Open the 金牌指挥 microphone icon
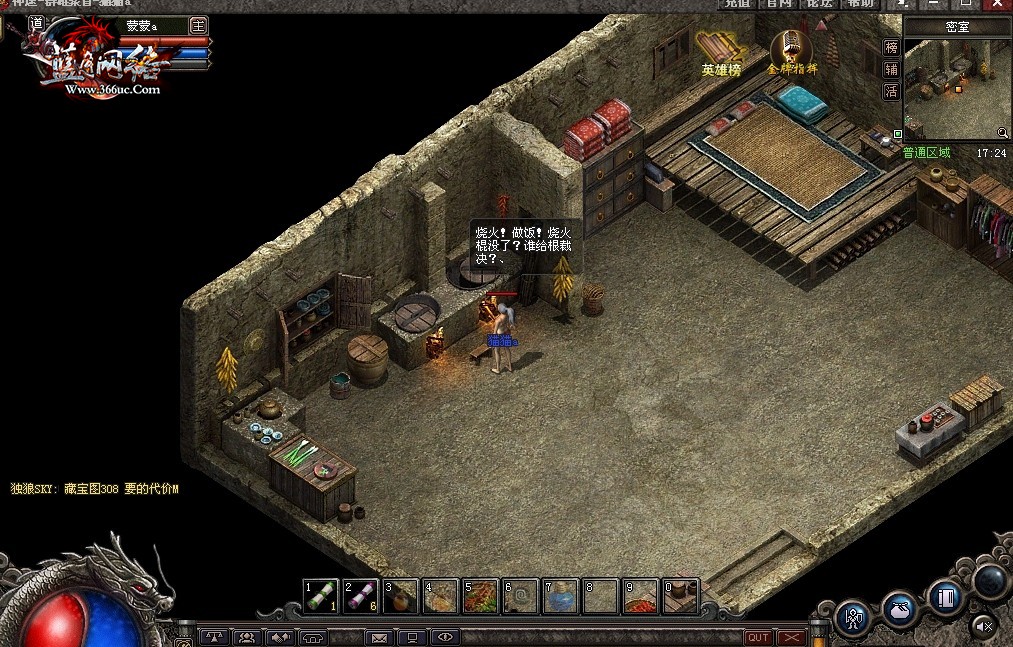Viewport: 1013px width, 647px height. click(791, 48)
